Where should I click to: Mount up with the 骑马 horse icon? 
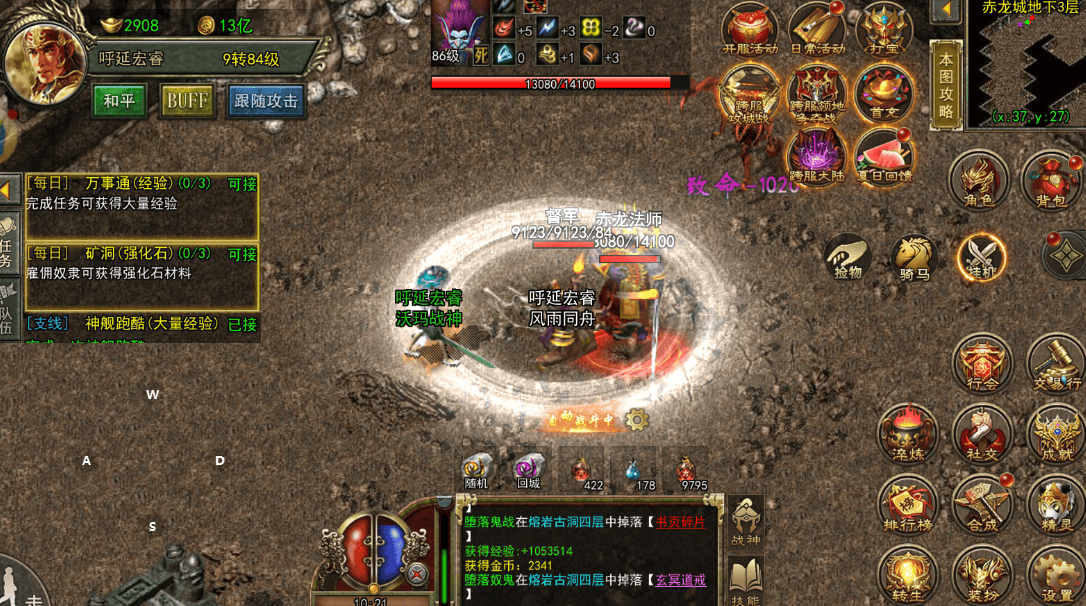(914, 256)
